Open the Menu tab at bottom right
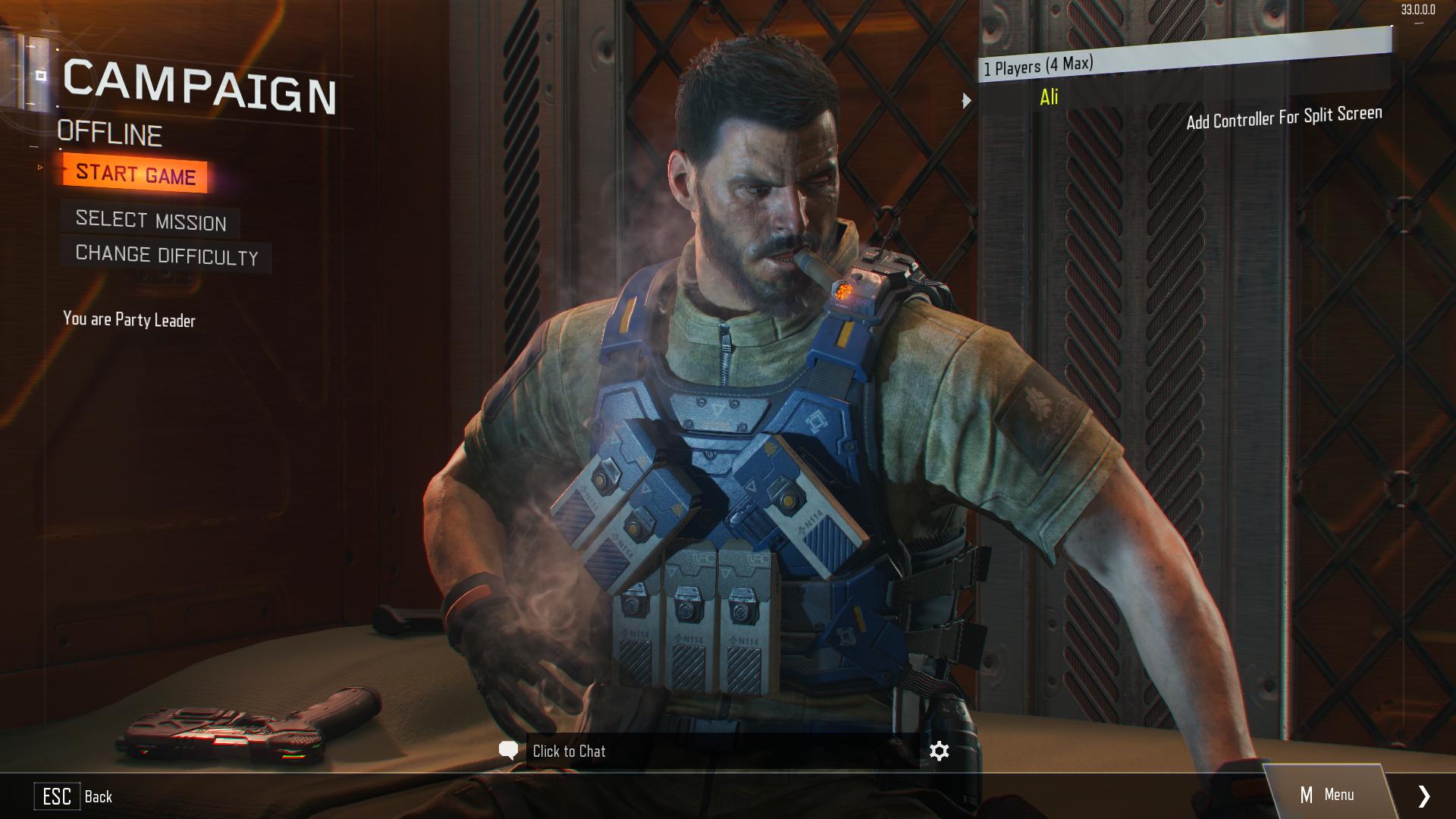 coord(1327,795)
